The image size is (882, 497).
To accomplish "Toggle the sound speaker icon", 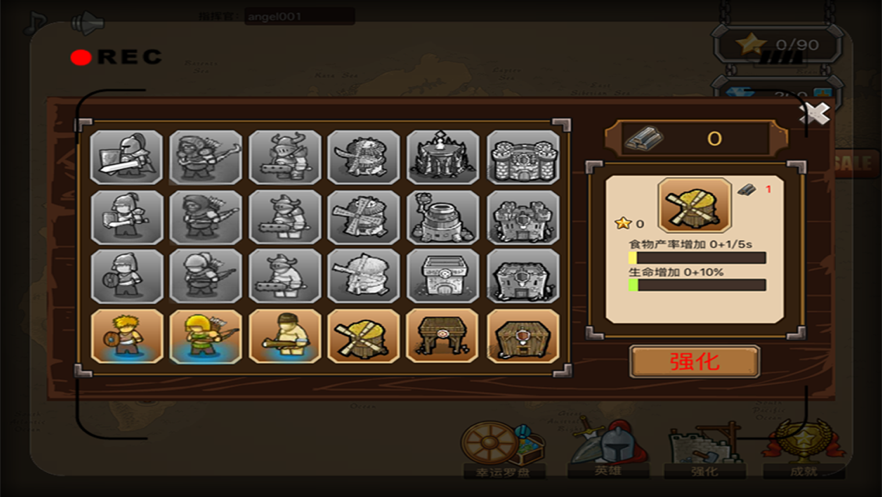I will coord(88,21).
